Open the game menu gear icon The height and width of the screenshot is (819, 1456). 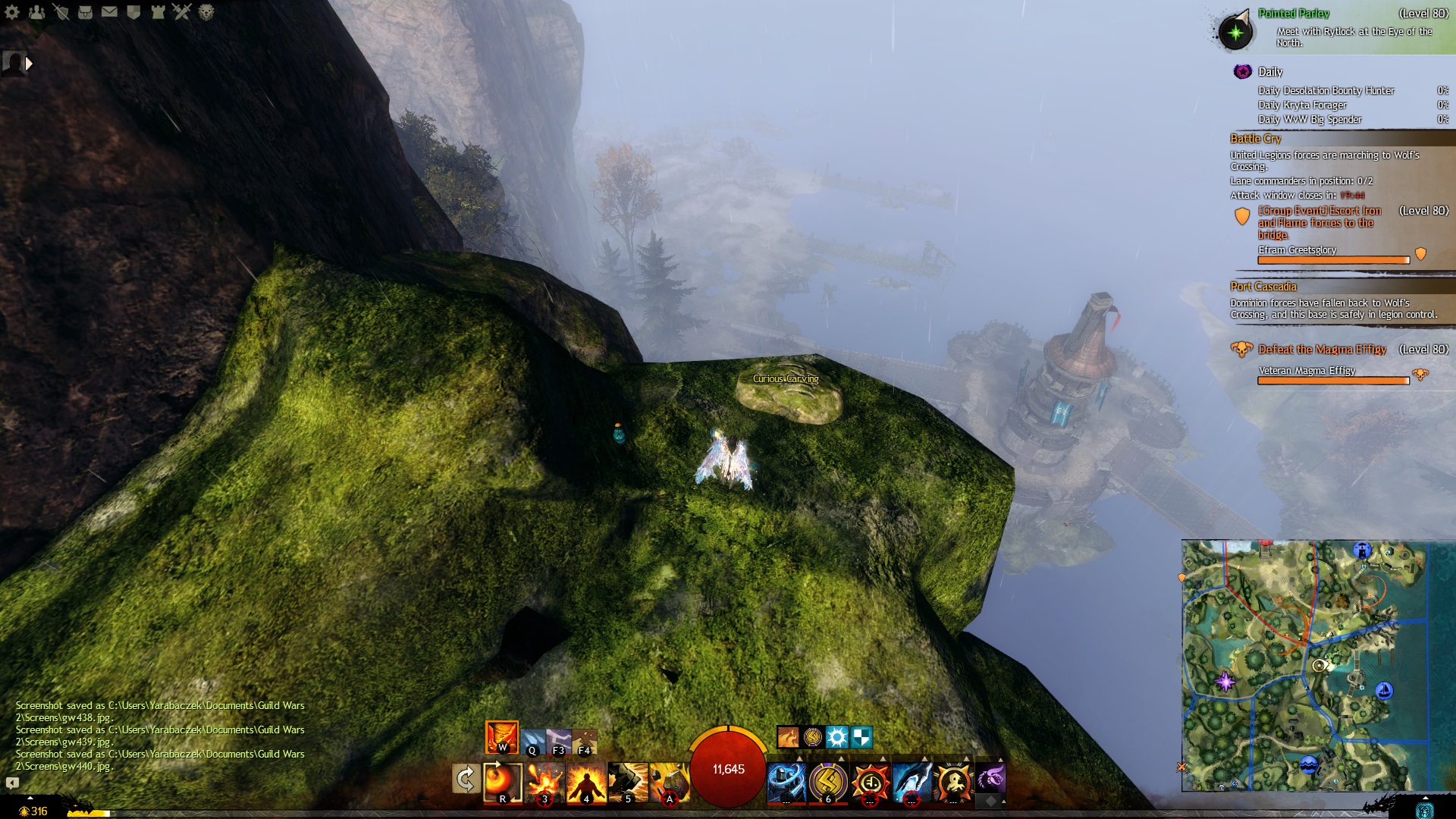[x=11, y=11]
